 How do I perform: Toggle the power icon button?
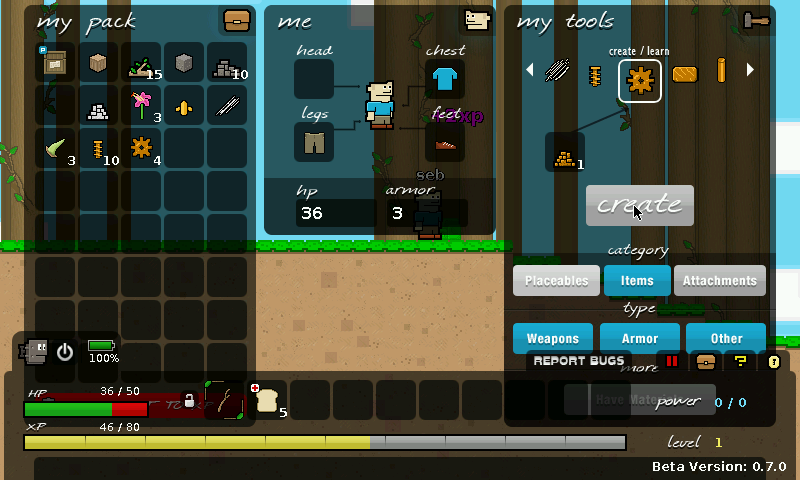(x=65, y=352)
